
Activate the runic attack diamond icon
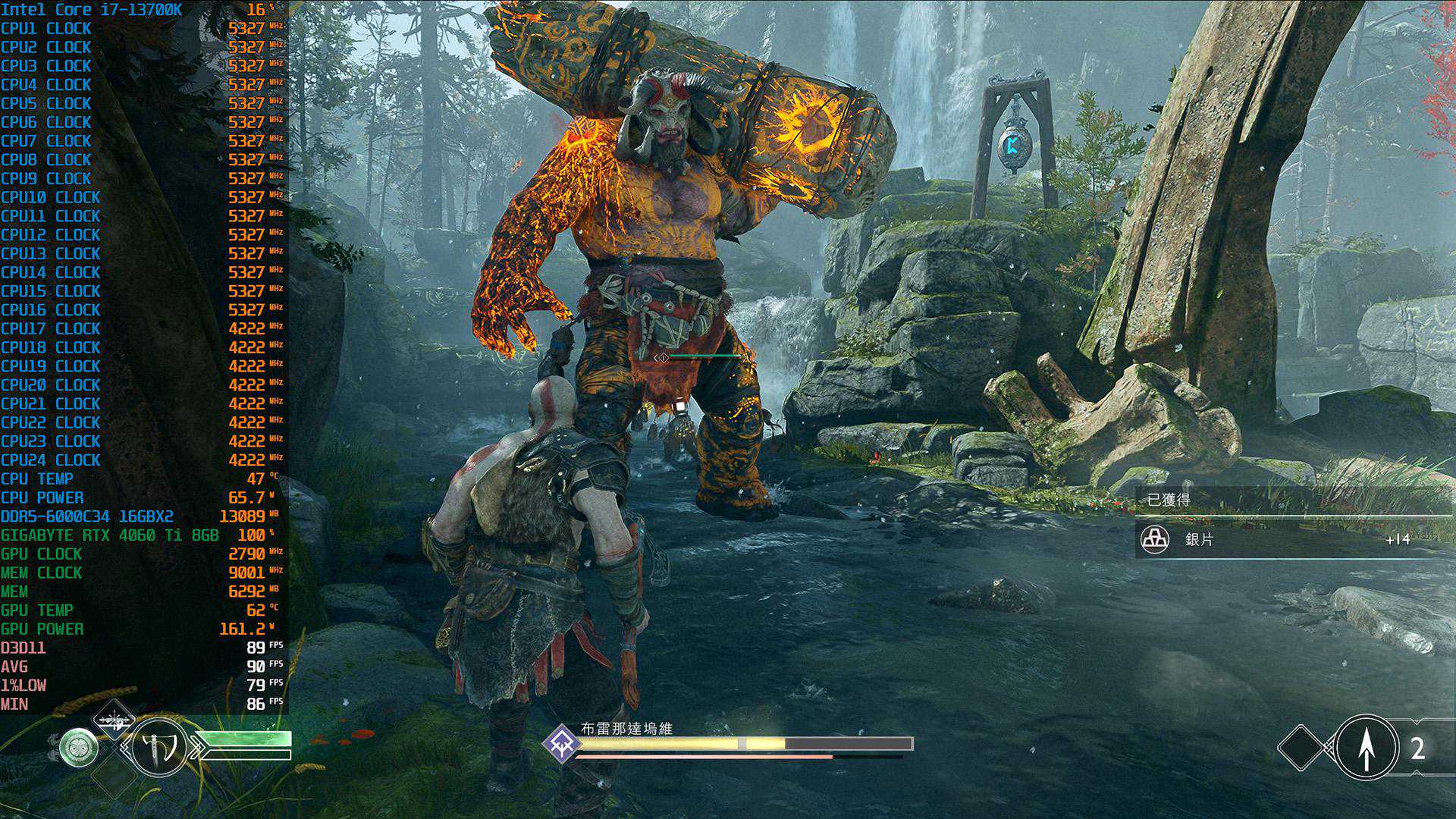click(x=112, y=720)
